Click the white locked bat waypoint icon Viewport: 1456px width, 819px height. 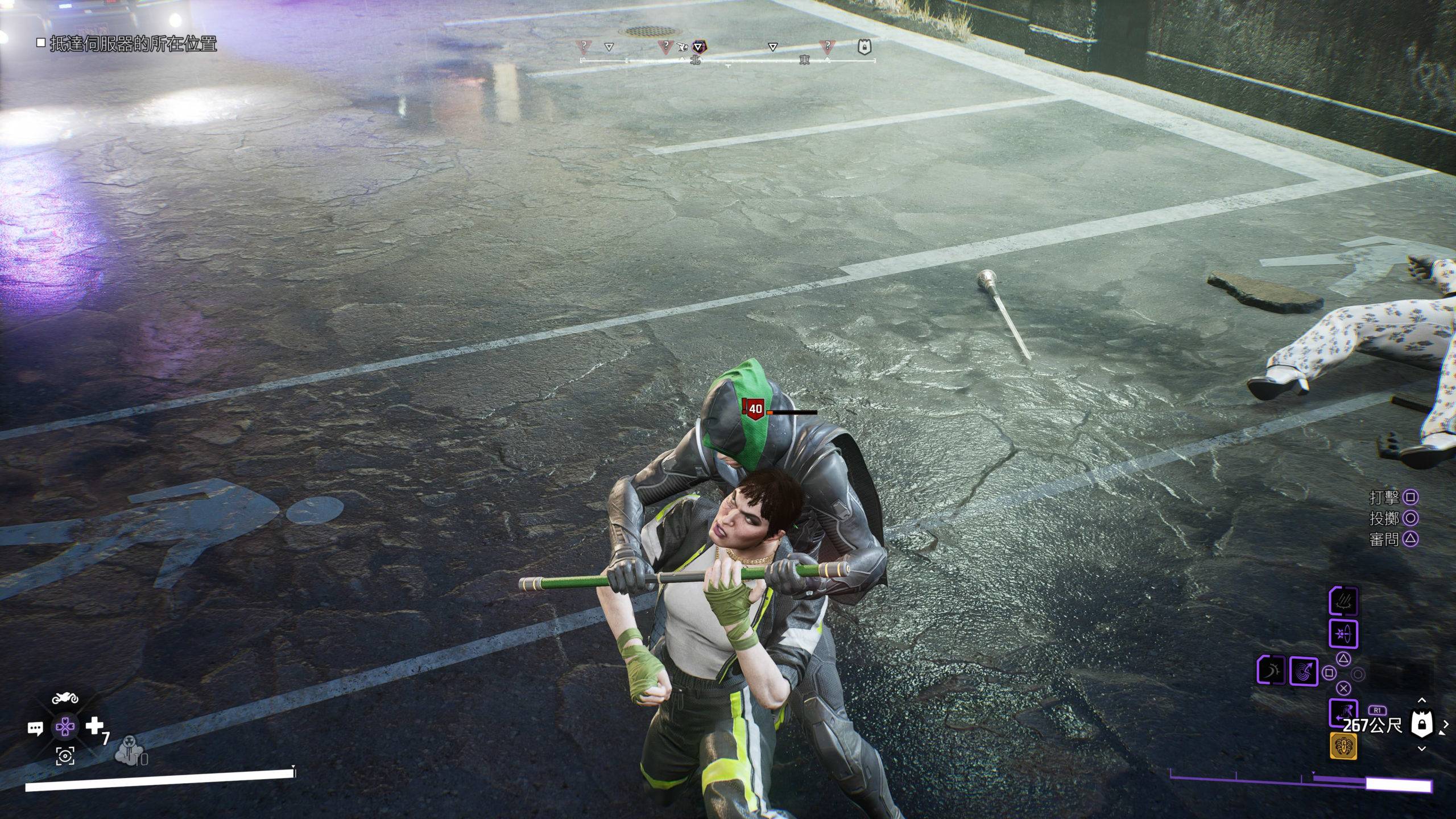coord(1422,725)
